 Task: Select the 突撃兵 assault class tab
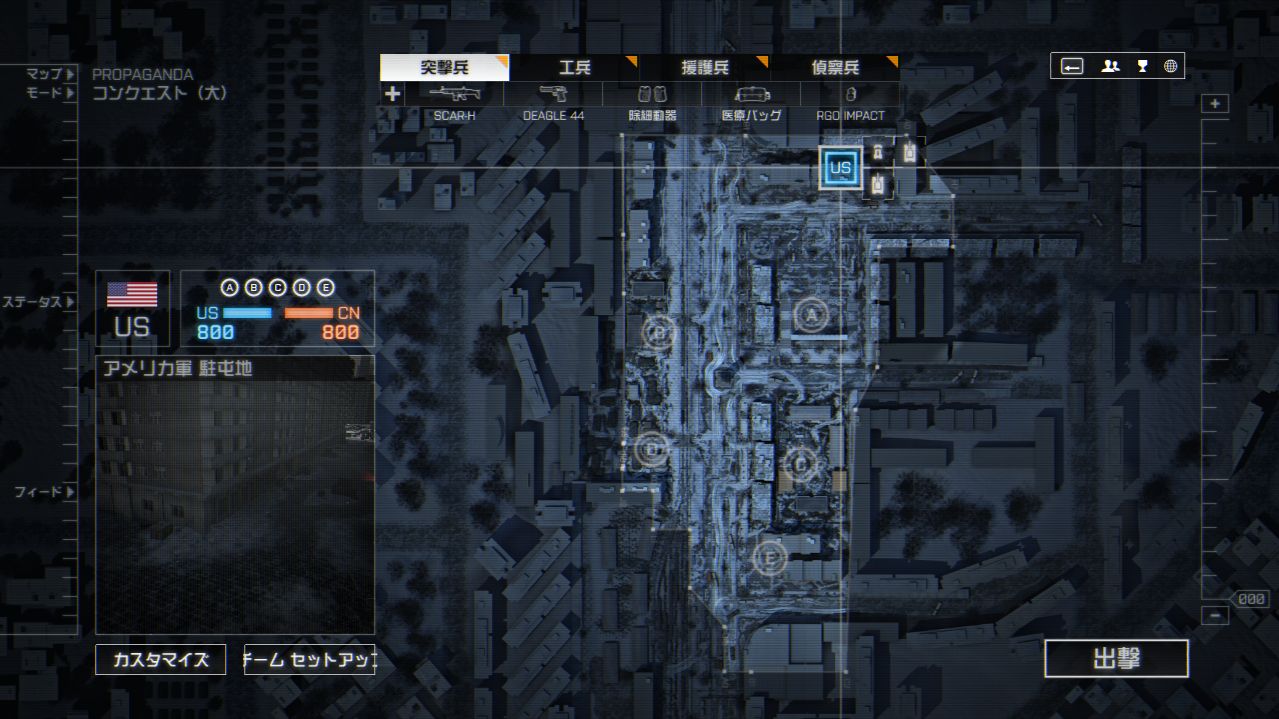(444, 68)
